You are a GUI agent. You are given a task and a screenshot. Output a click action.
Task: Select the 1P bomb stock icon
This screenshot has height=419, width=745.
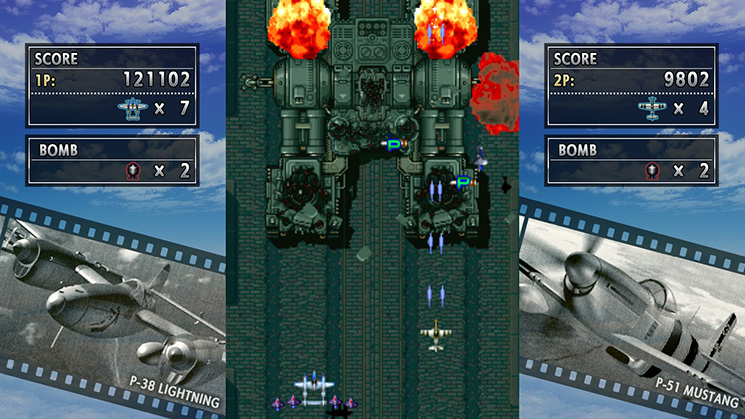pos(132,170)
